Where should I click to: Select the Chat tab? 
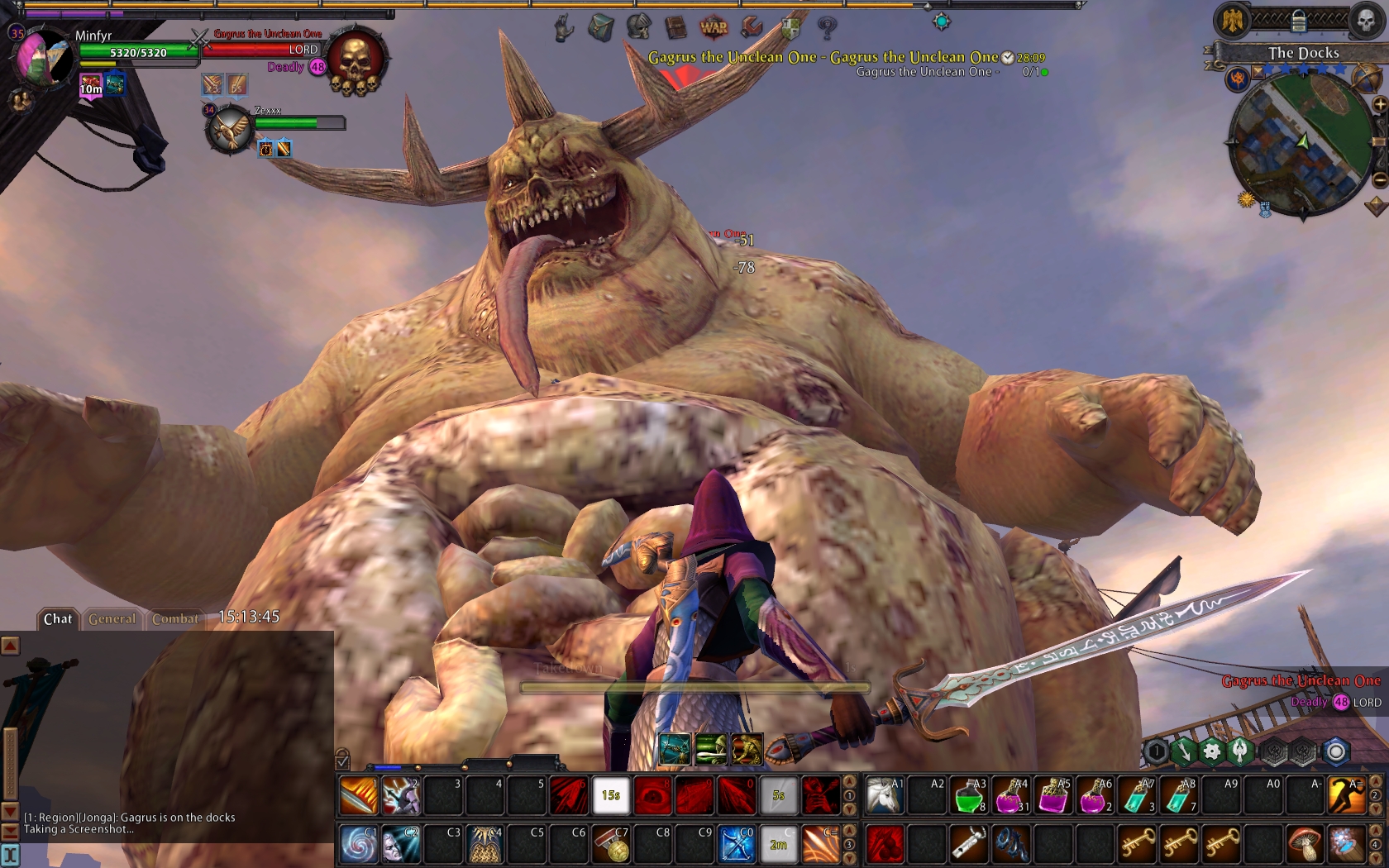(58, 618)
